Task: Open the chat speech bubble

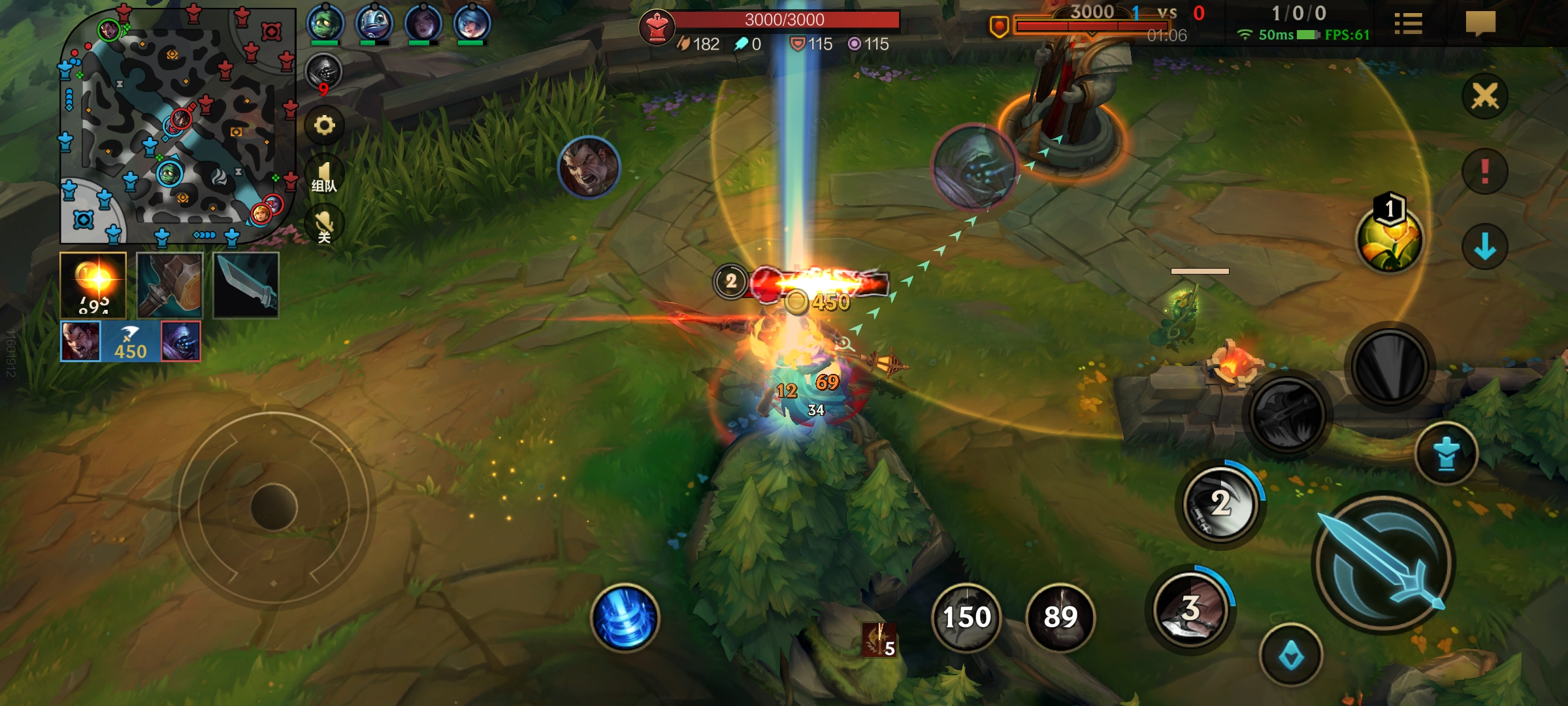Action: pyautogui.click(x=1480, y=24)
